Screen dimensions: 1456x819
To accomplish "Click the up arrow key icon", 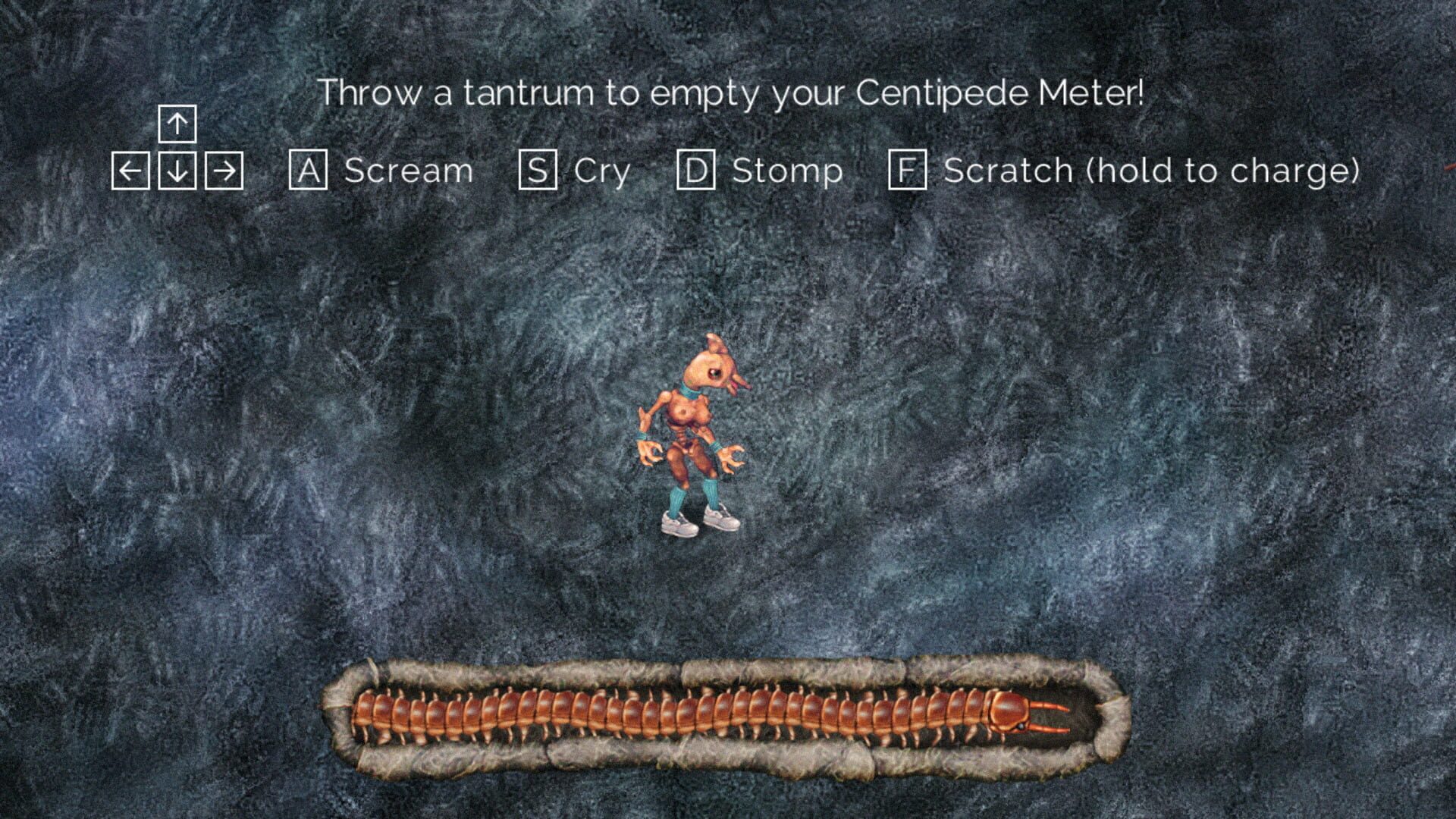I will 177,124.
